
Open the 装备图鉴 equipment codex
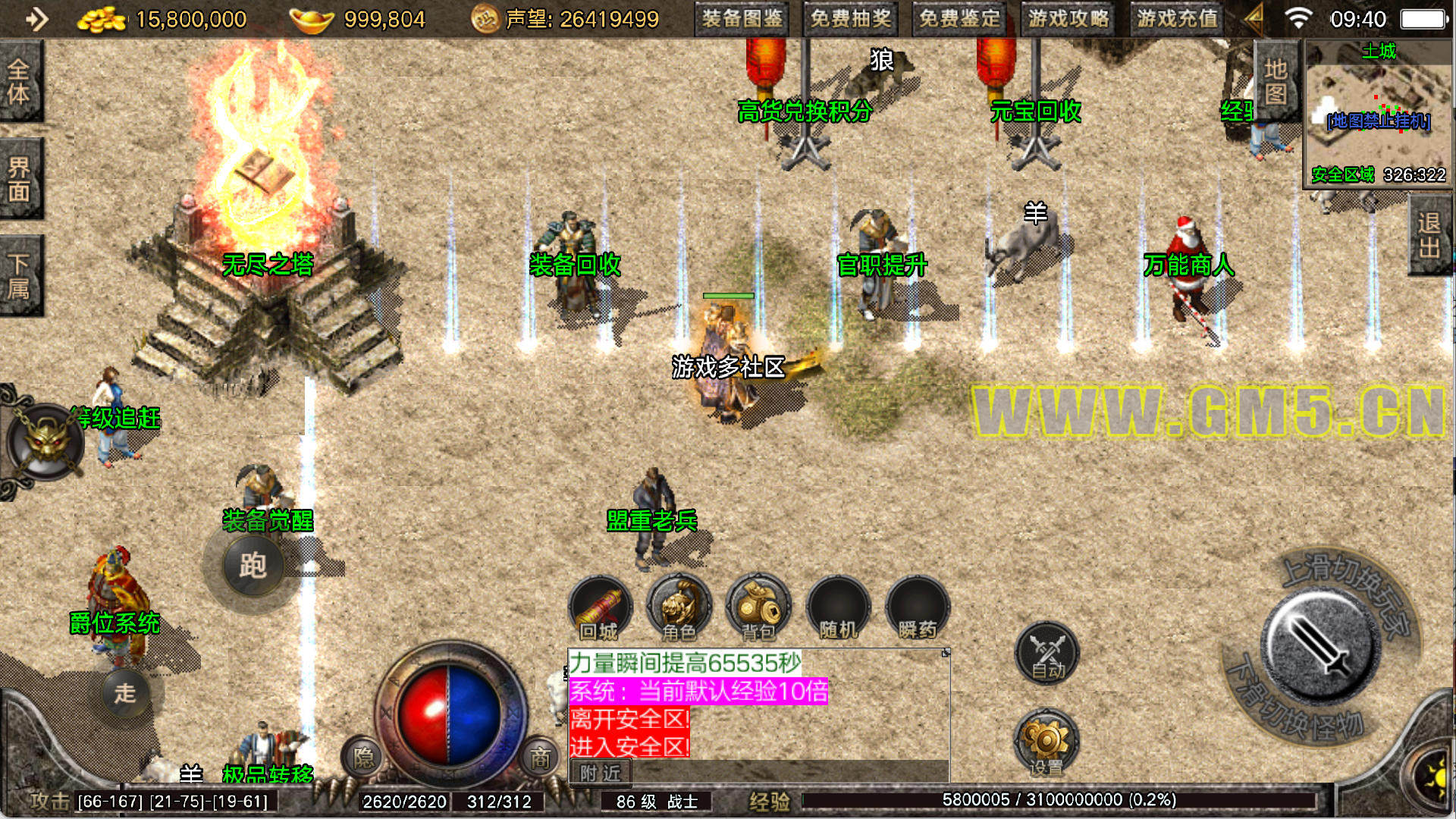point(742,19)
